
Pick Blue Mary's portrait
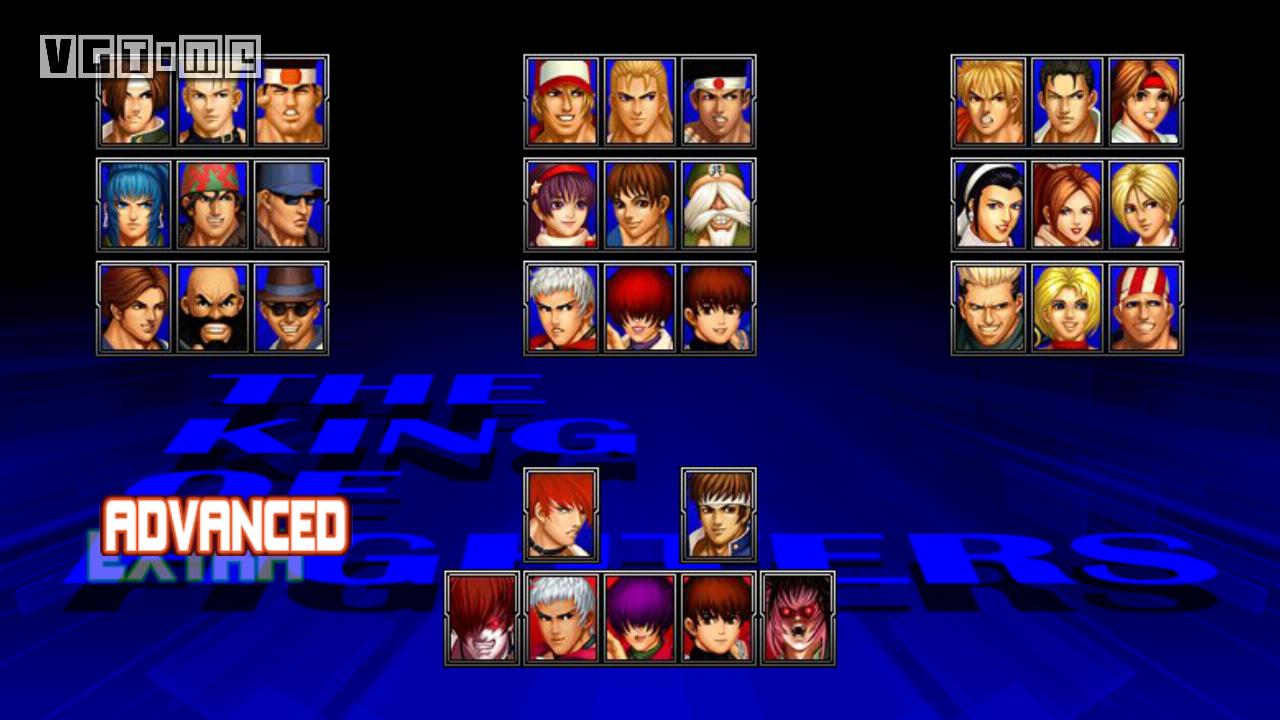pos(1067,308)
